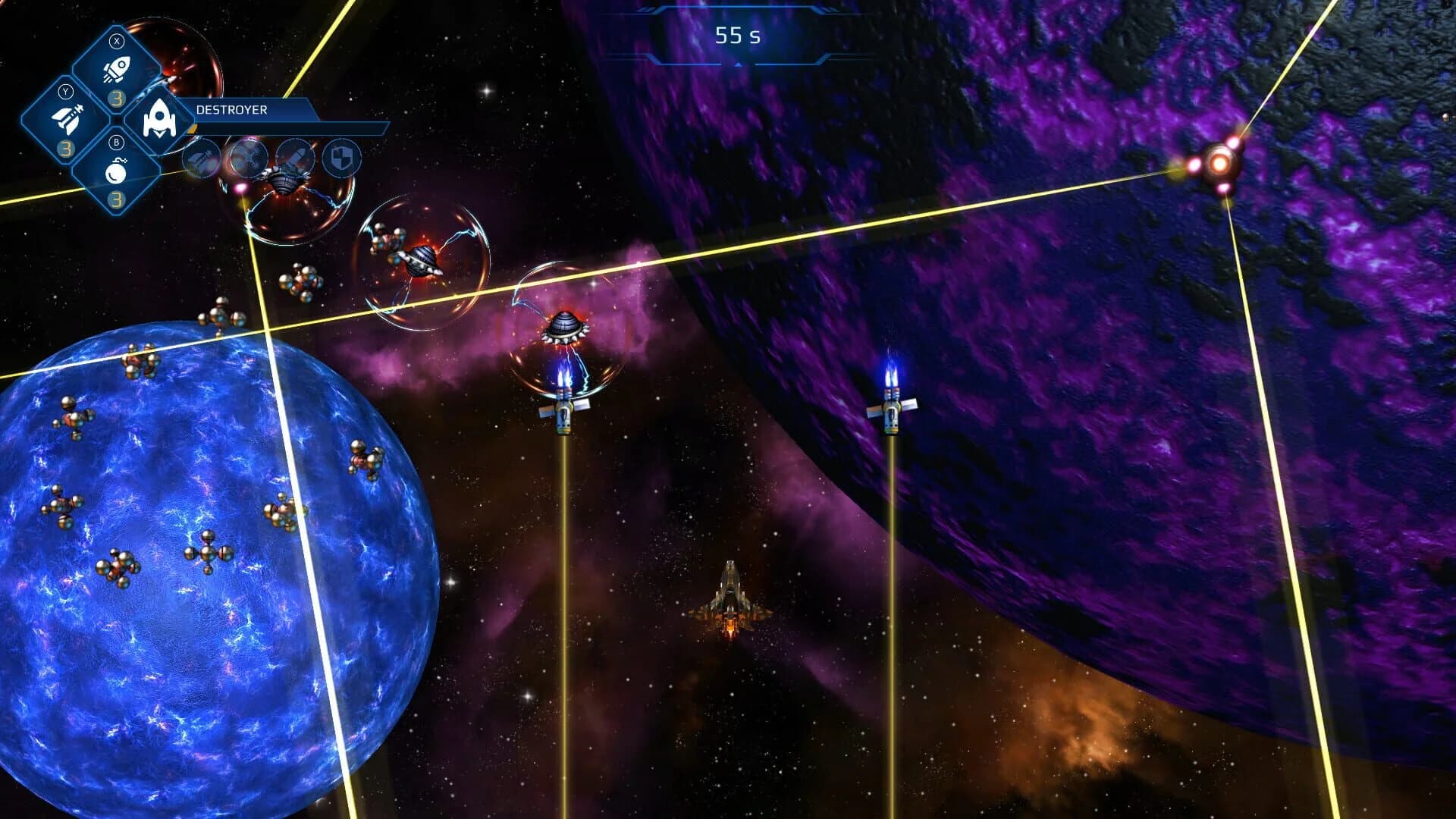Click the X controller button prompt

116,41
